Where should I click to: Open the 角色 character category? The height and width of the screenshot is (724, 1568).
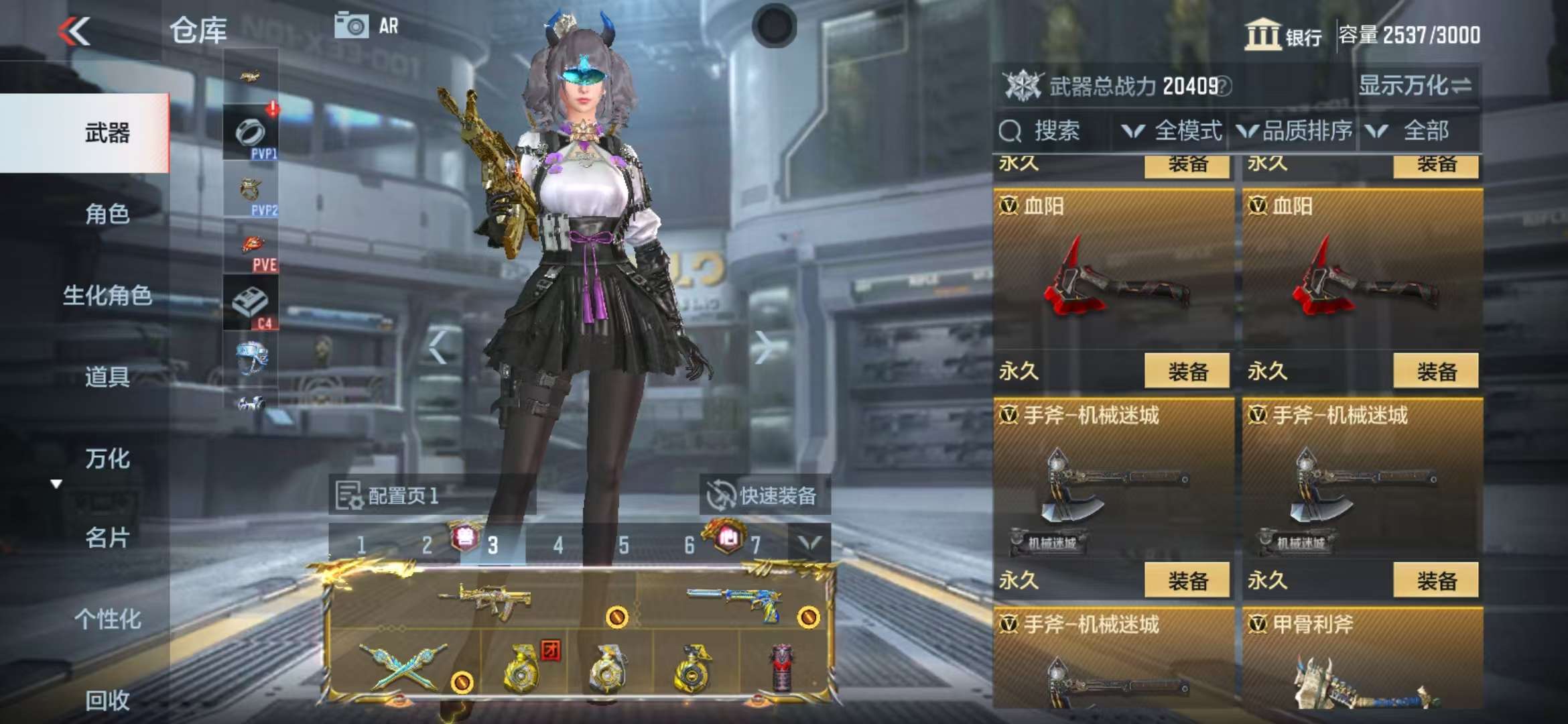click(x=107, y=214)
